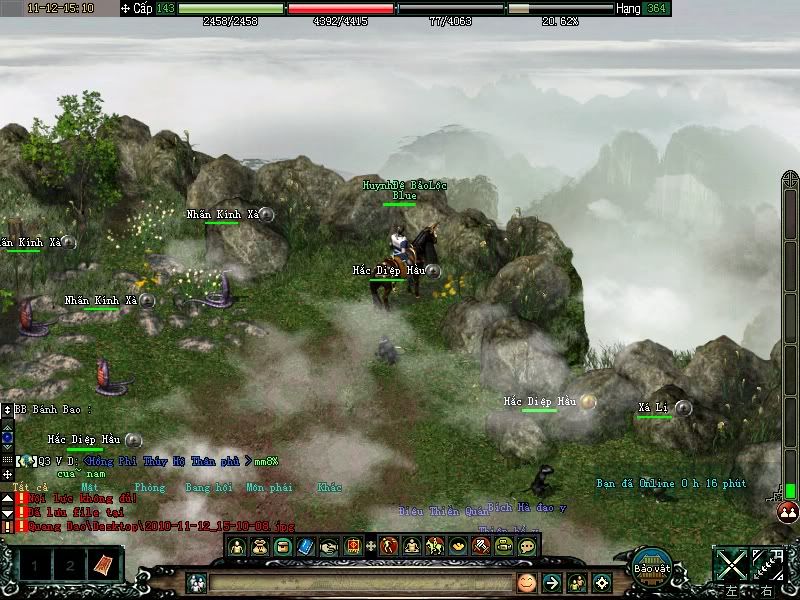Viewport: 800px width, 600px height.
Task: Open the Phòng chat channel tab
Action: 149,488
